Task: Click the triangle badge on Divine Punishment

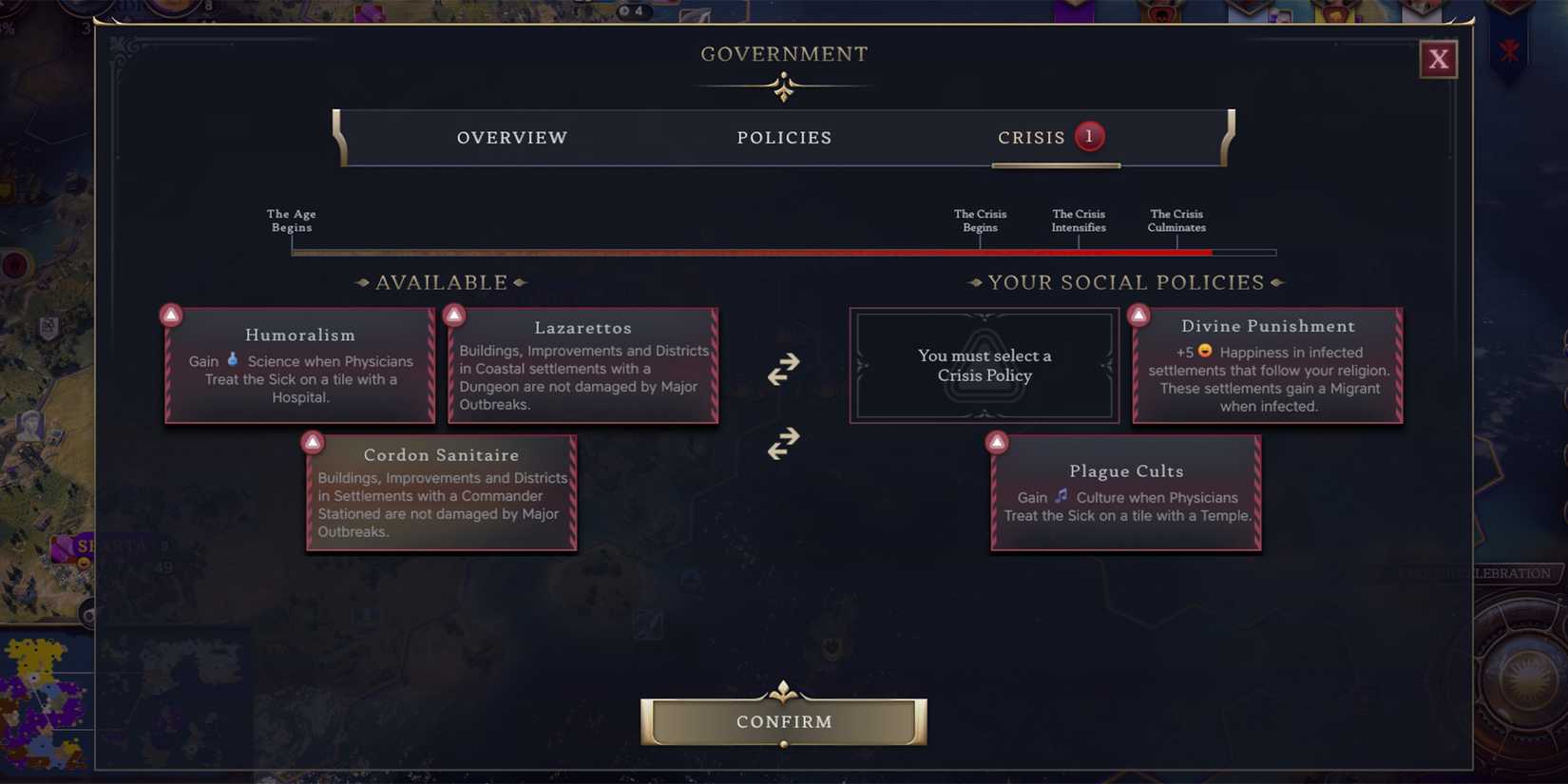Action: click(1139, 314)
